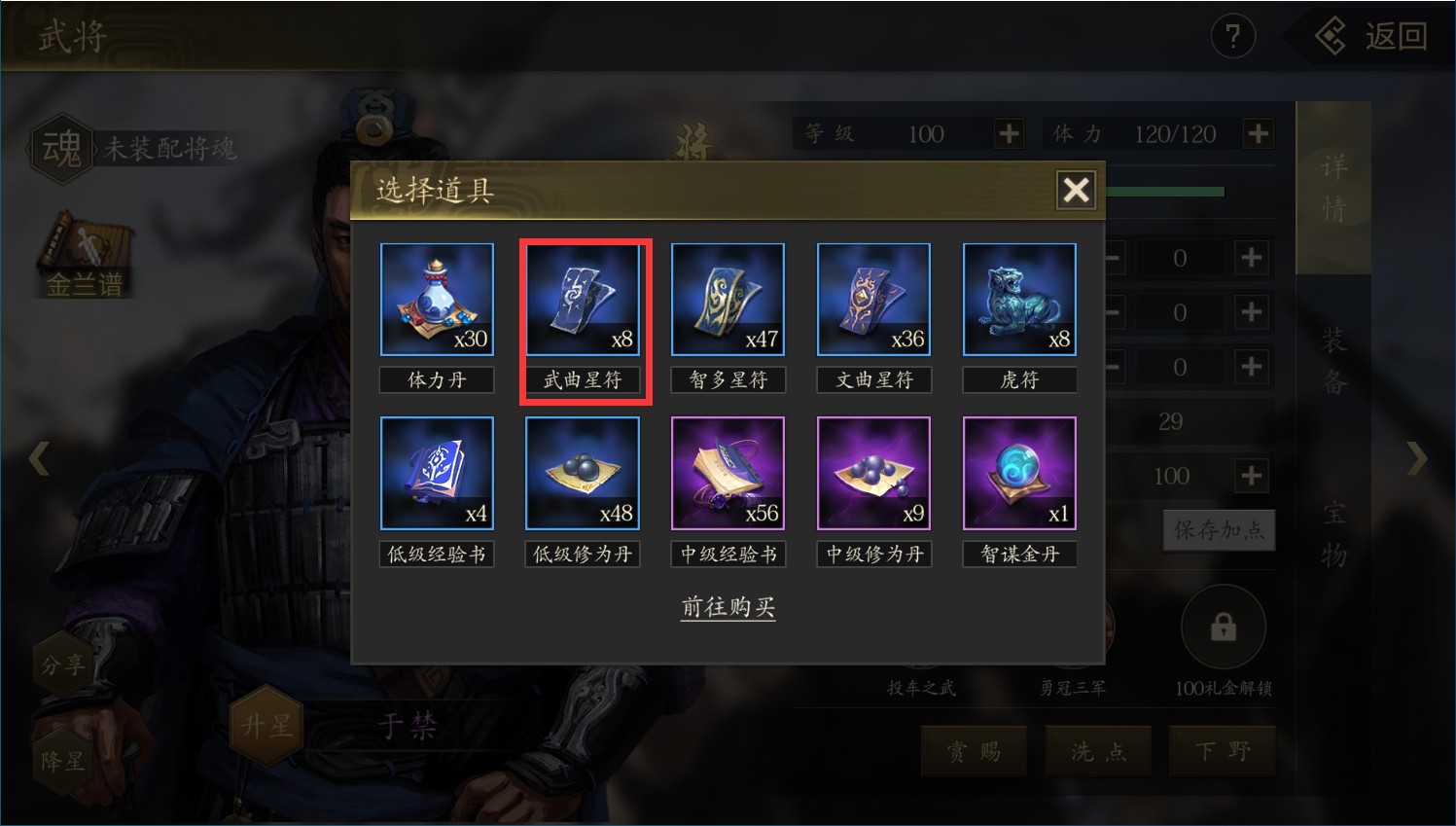Select the 虎符 tiger tally item
The image size is (1456, 826).
click(x=1019, y=300)
